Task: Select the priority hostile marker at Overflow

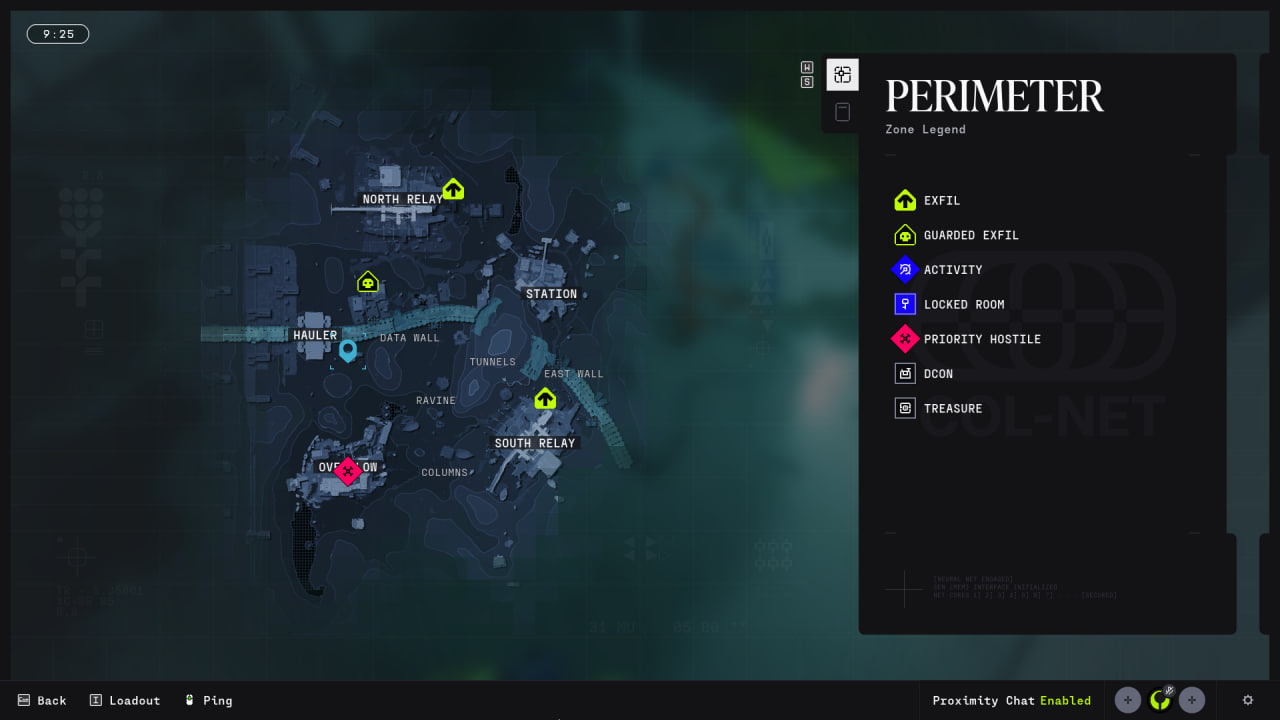Action: pos(347,470)
